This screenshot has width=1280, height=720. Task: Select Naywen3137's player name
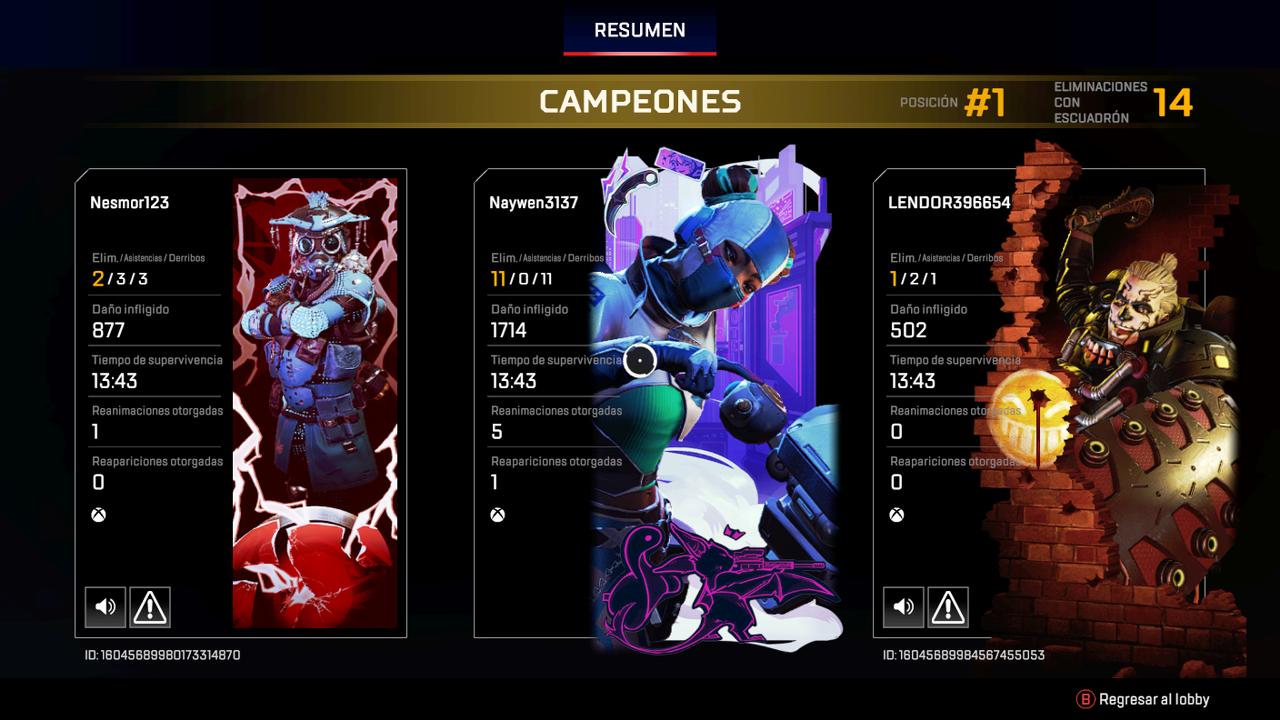[x=533, y=203]
